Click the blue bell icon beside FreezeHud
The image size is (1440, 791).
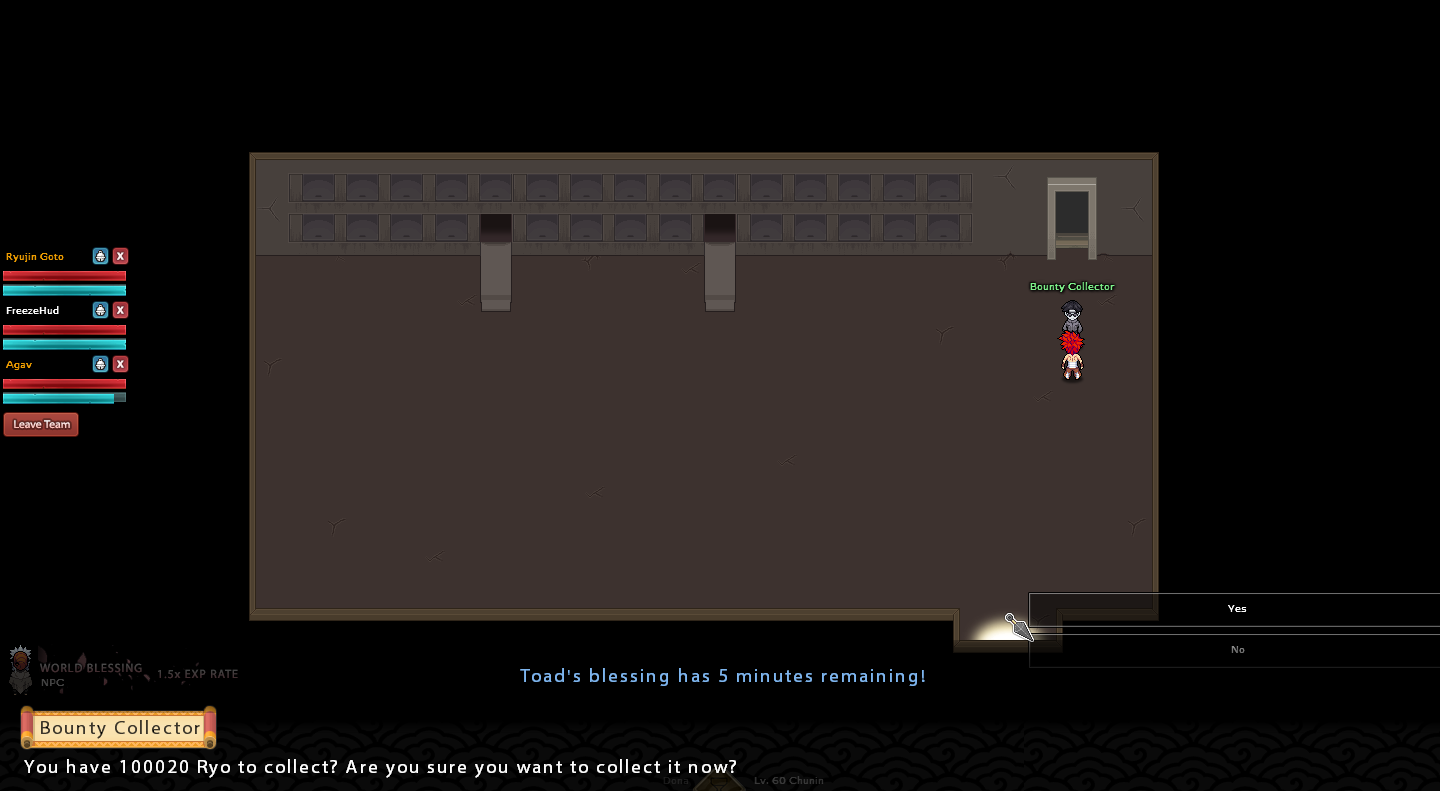tap(100, 310)
